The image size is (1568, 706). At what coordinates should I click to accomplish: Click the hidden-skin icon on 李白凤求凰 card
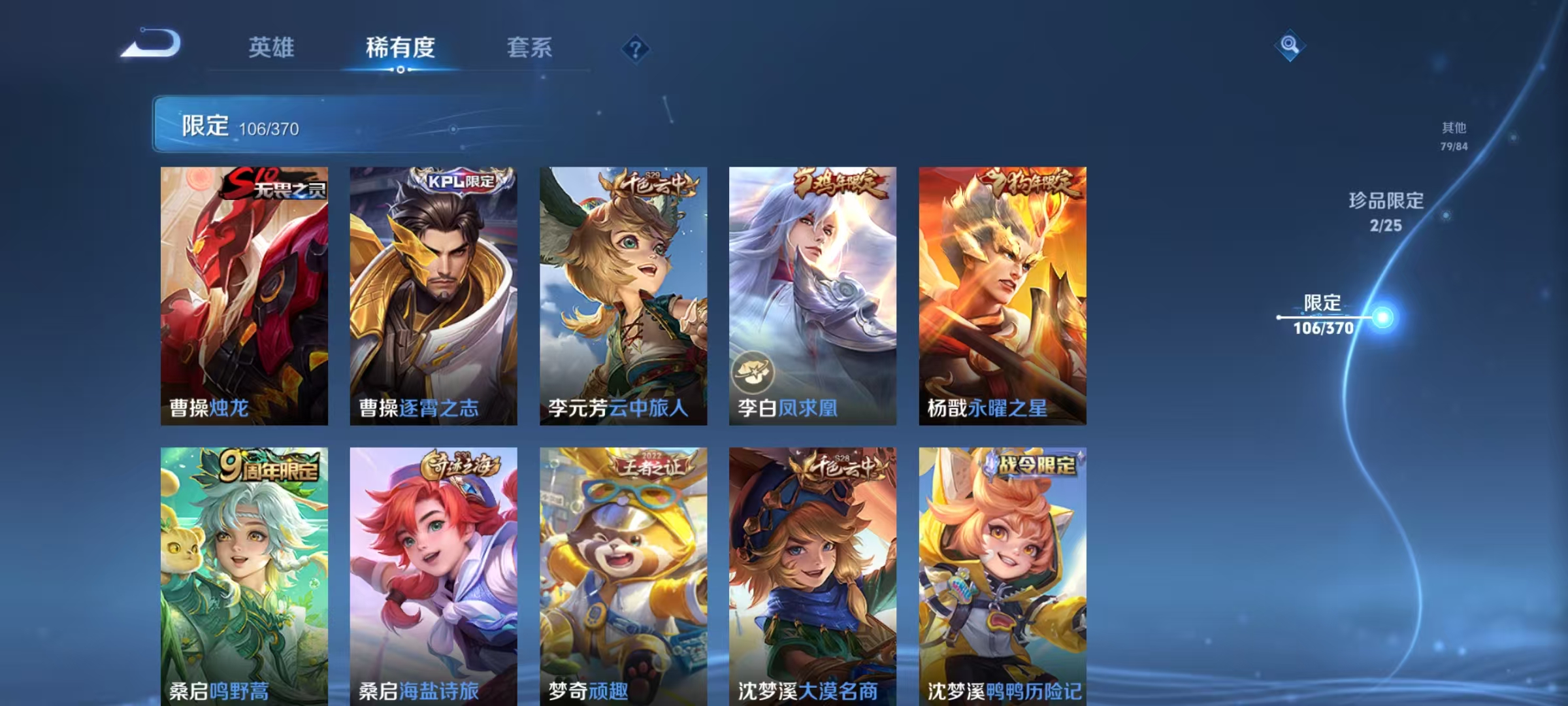tap(753, 370)
